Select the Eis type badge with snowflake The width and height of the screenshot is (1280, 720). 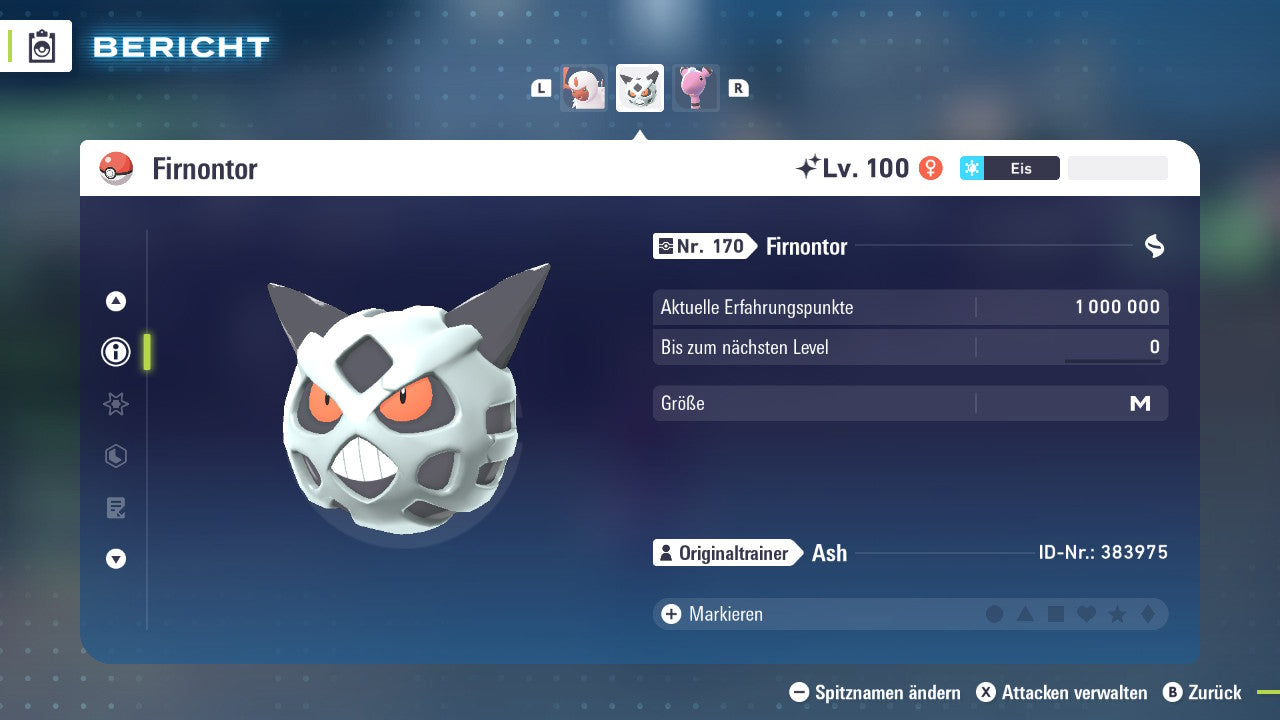(x=1009, y=168)
